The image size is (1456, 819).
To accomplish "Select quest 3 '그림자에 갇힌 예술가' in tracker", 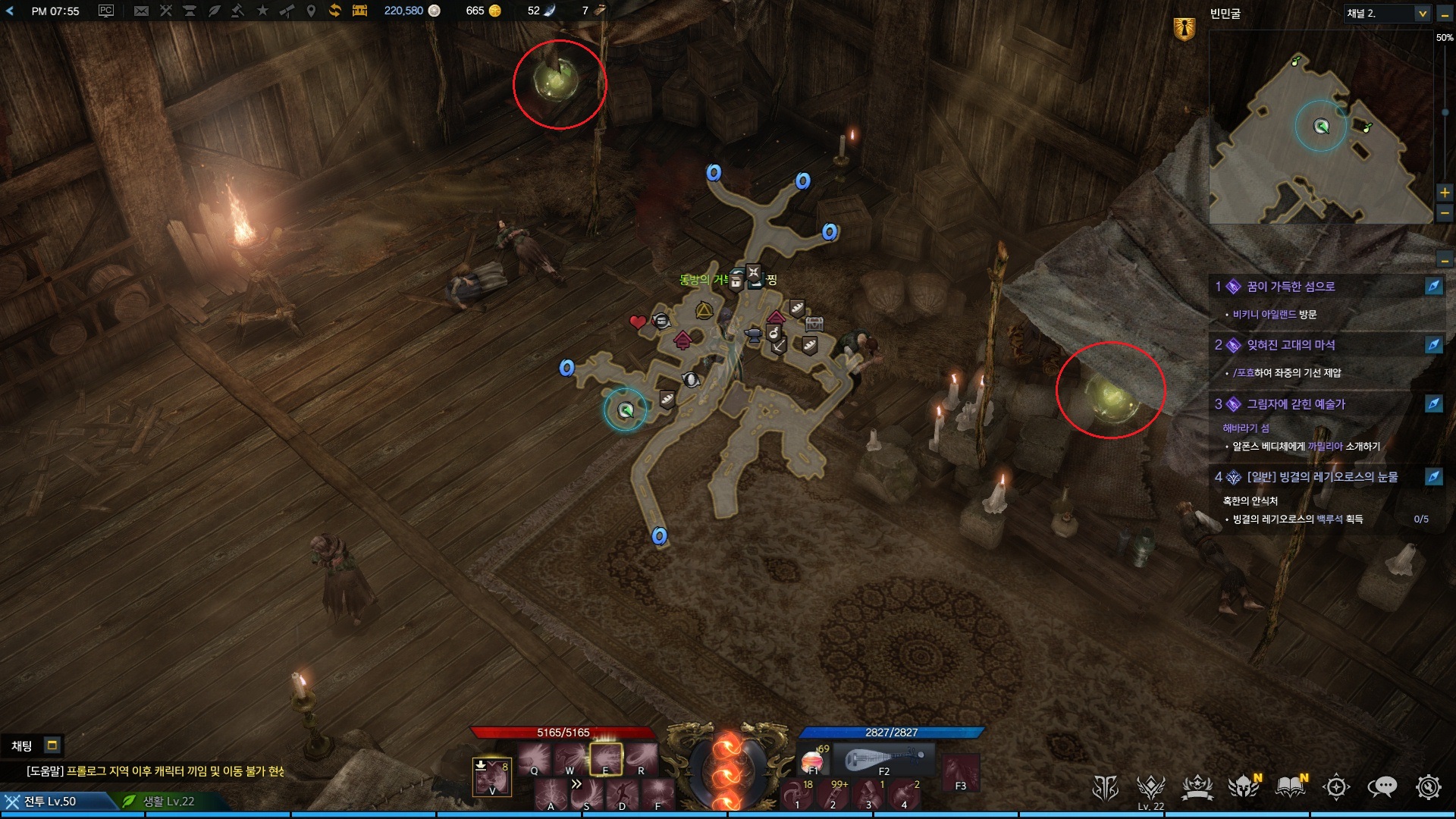I will click(x=1295, y=404).
